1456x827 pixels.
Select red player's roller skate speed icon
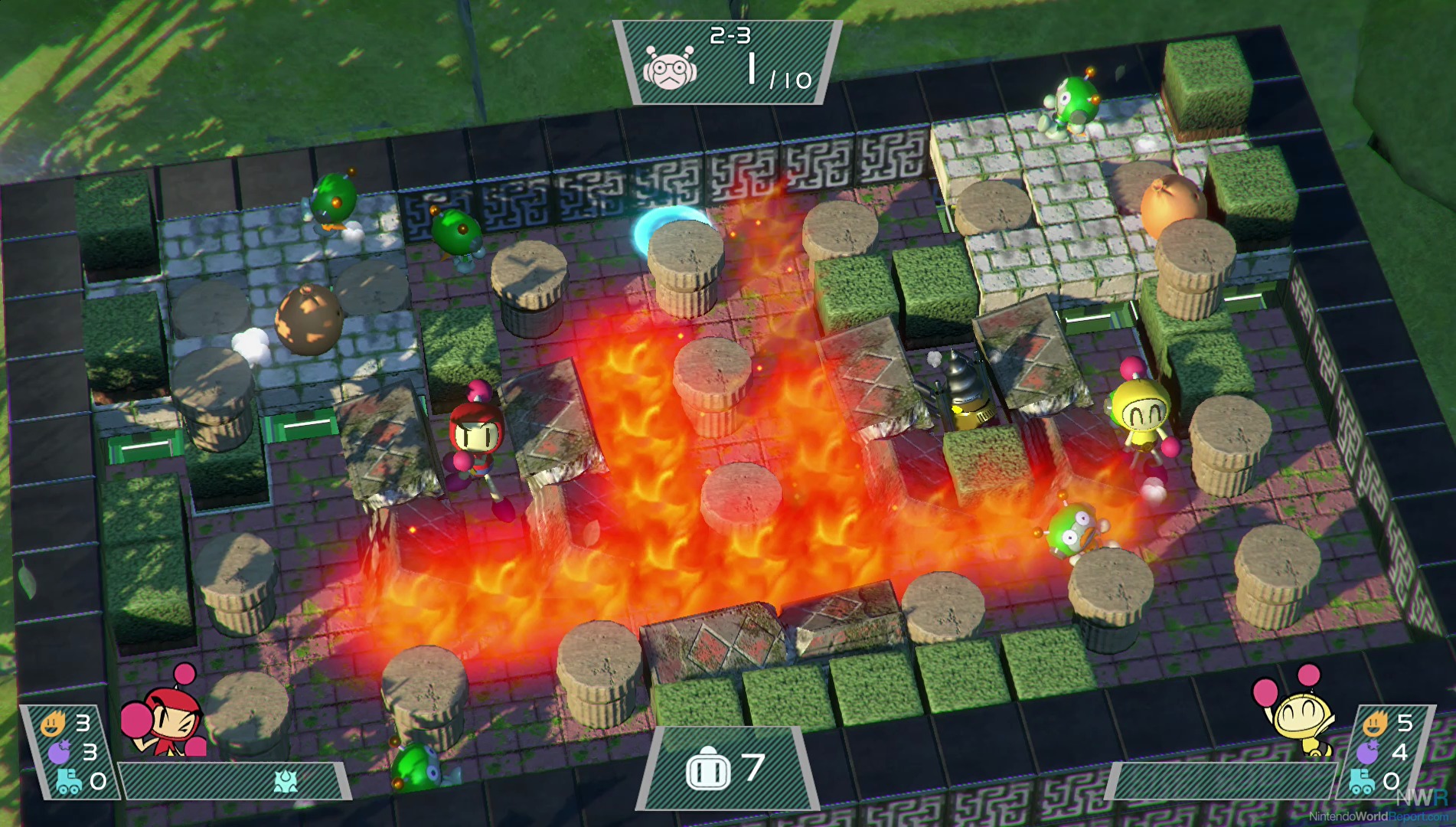[x=68, y=782]
